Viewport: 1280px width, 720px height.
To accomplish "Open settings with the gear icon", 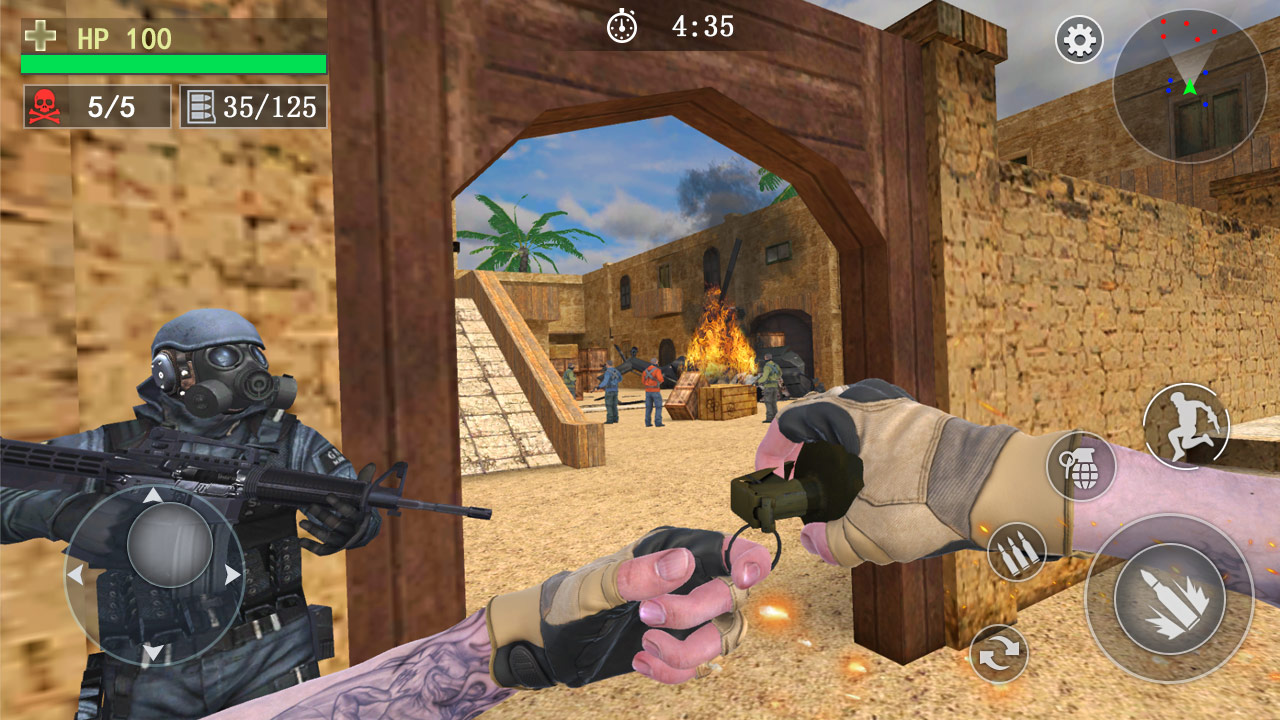I will pos(1079,41).
